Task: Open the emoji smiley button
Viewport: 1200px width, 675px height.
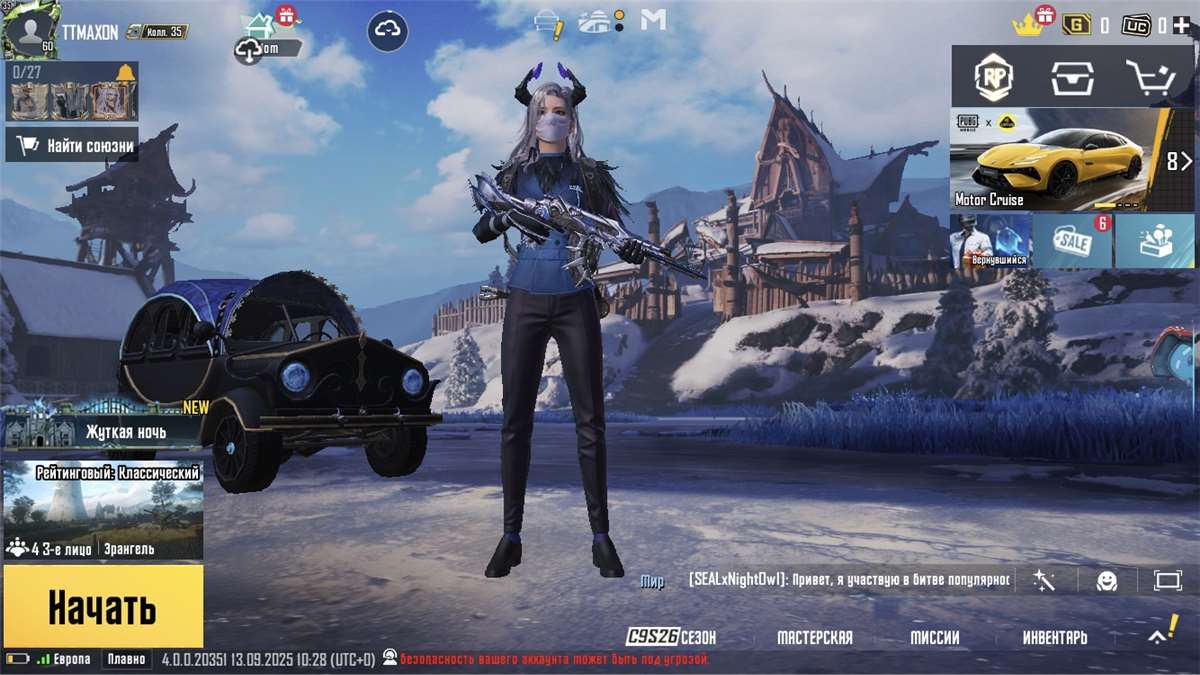Action: [1106, 580]
